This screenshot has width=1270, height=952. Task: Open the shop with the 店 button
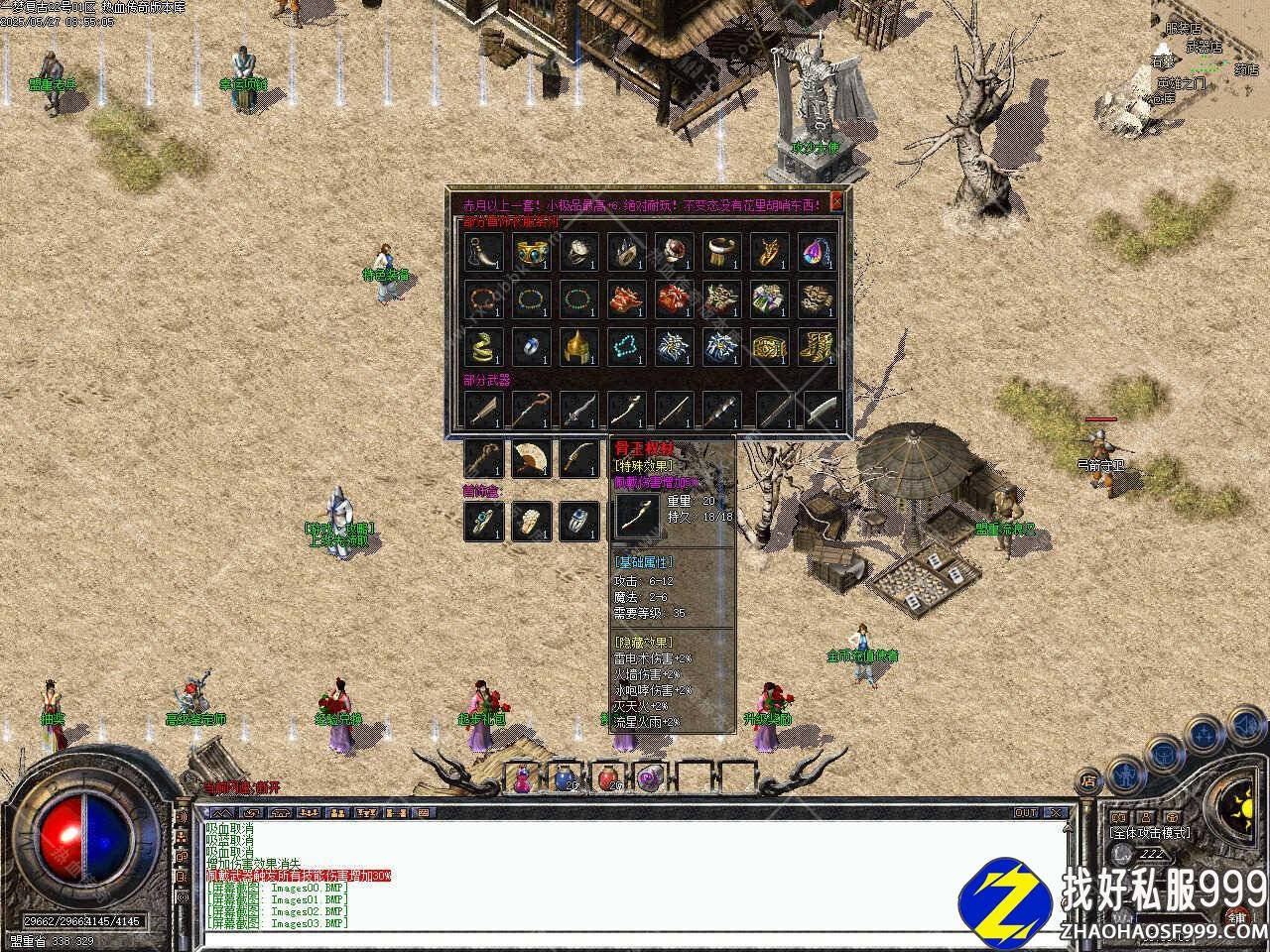coord(1088,779)
